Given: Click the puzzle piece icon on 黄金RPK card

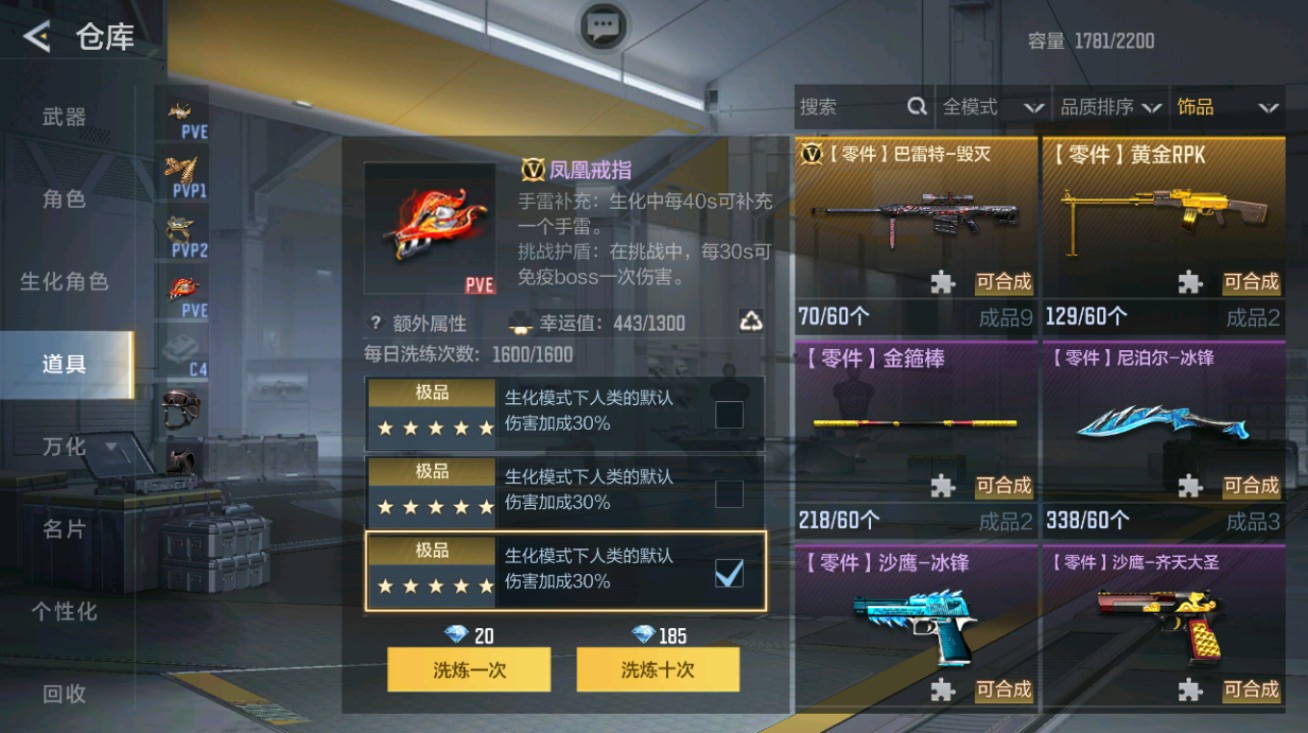Looking at the screenshot, I should pos(1191,282).
